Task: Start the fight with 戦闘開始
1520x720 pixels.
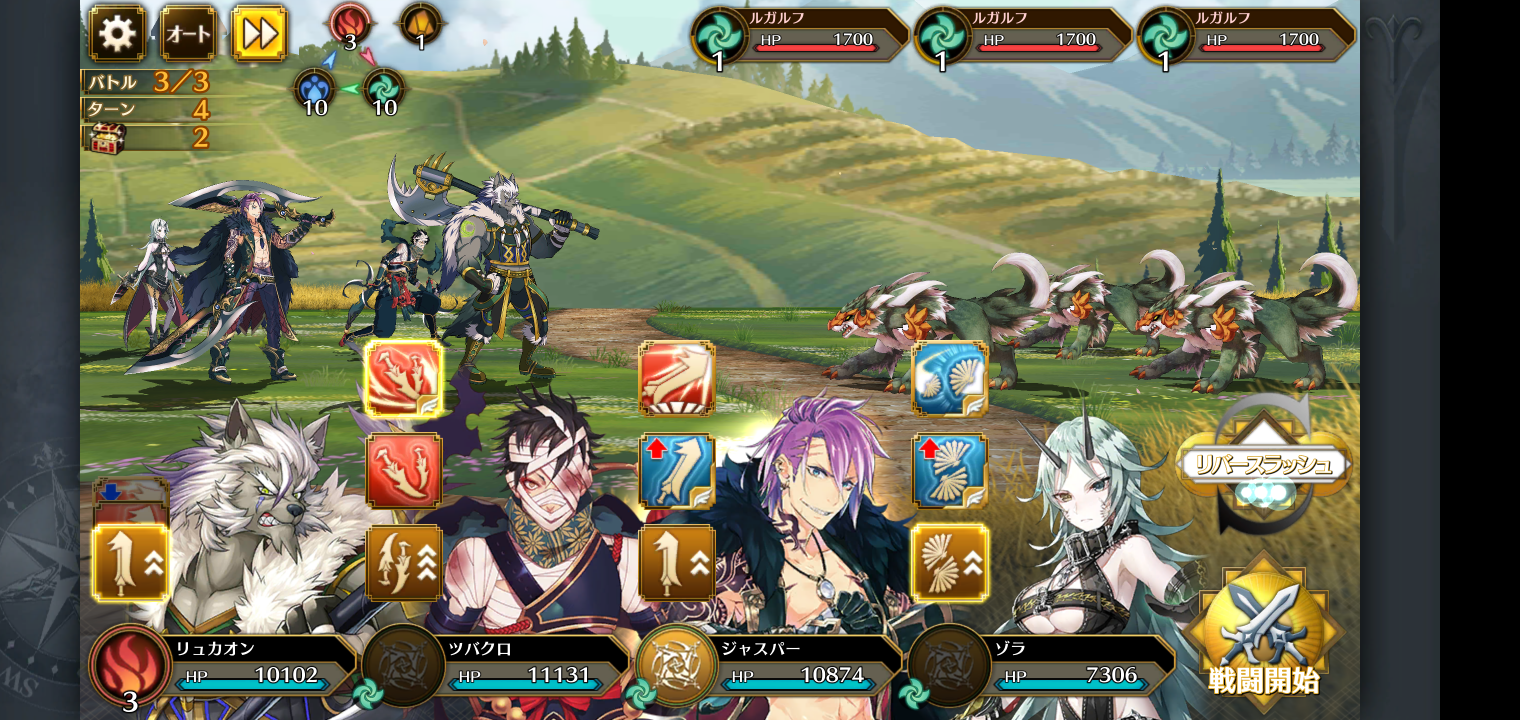Action: pyautogui.click(x=1264, y=632)
